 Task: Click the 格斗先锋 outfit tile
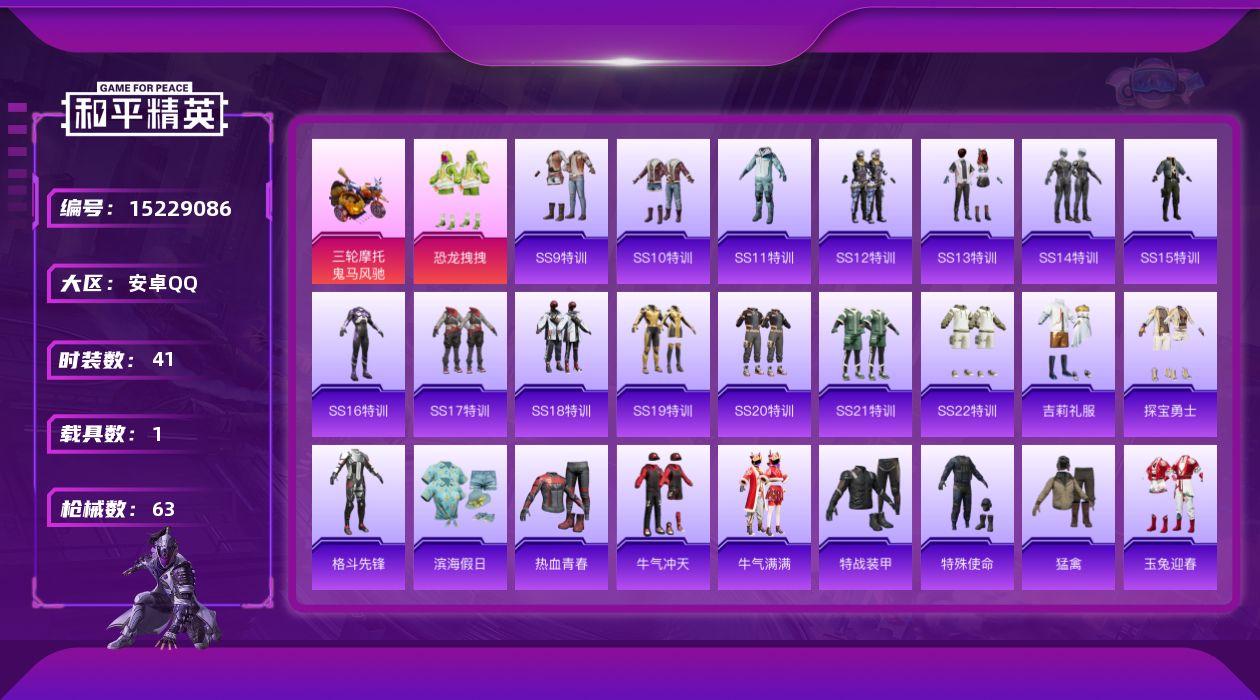coord(358,517)
